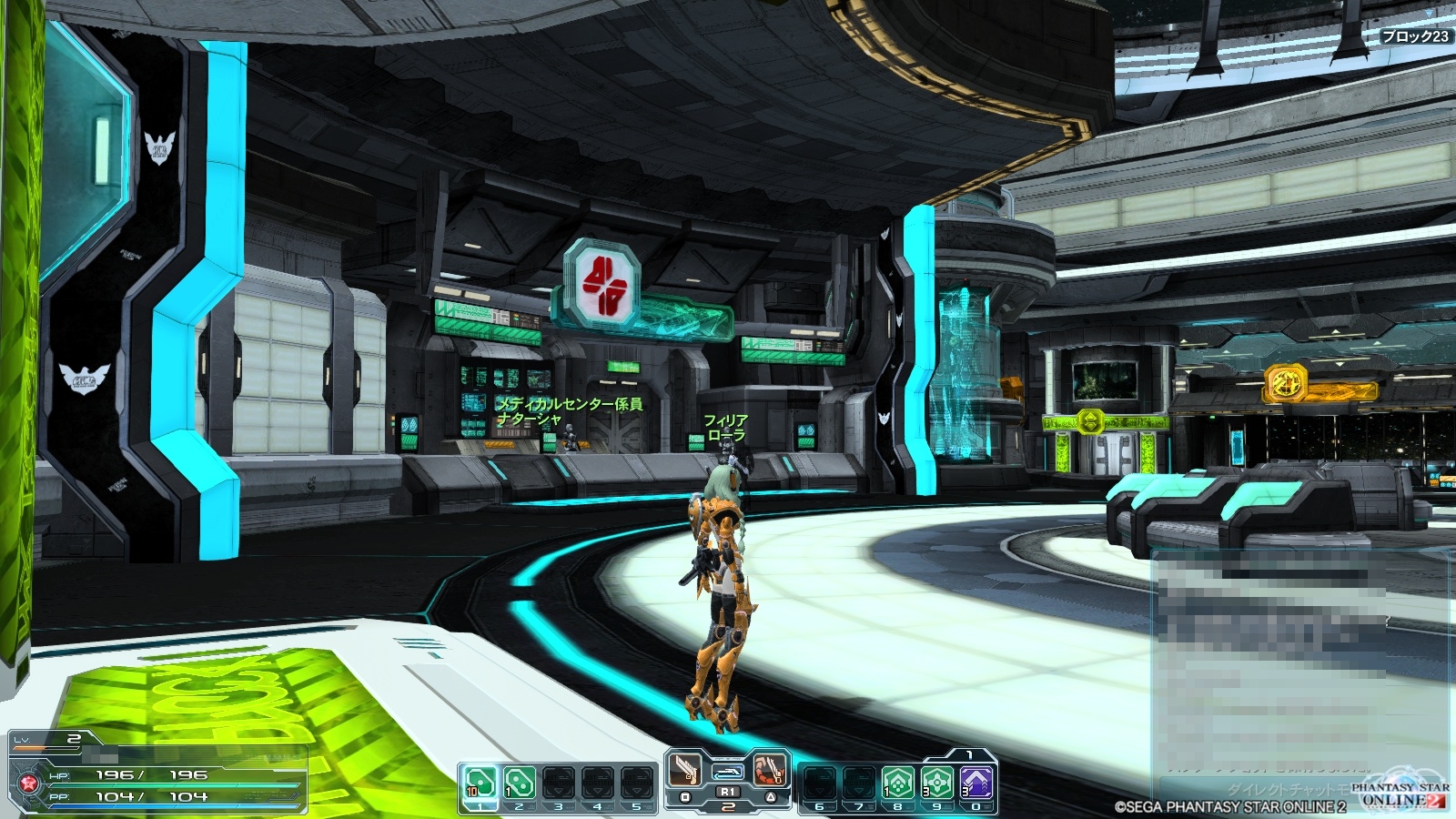1456x819 pixels.
Task: Choose the right weapon action icon
Action: tap(769, 770)
